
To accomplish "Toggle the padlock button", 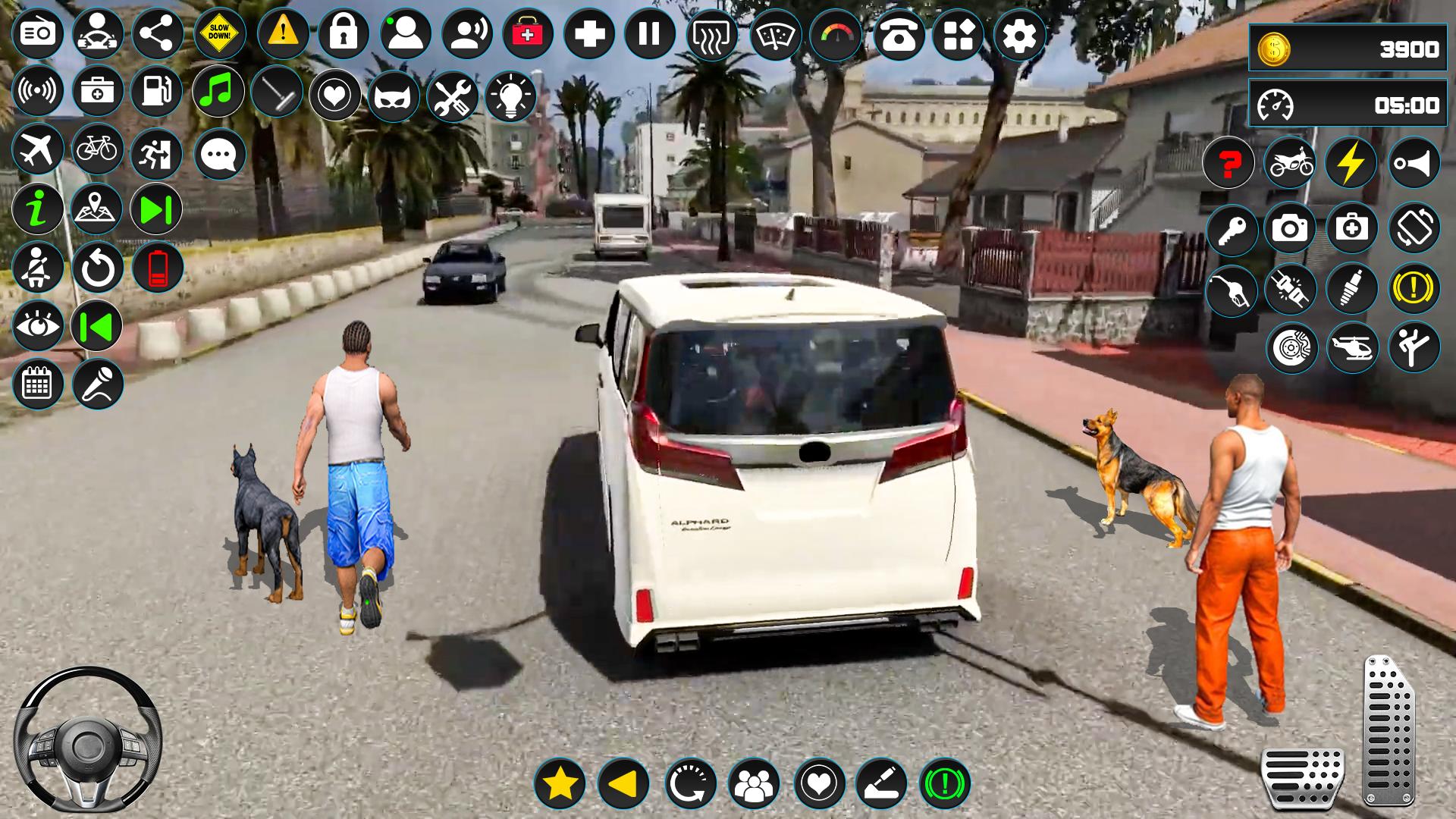I will [x=343, y=34].
